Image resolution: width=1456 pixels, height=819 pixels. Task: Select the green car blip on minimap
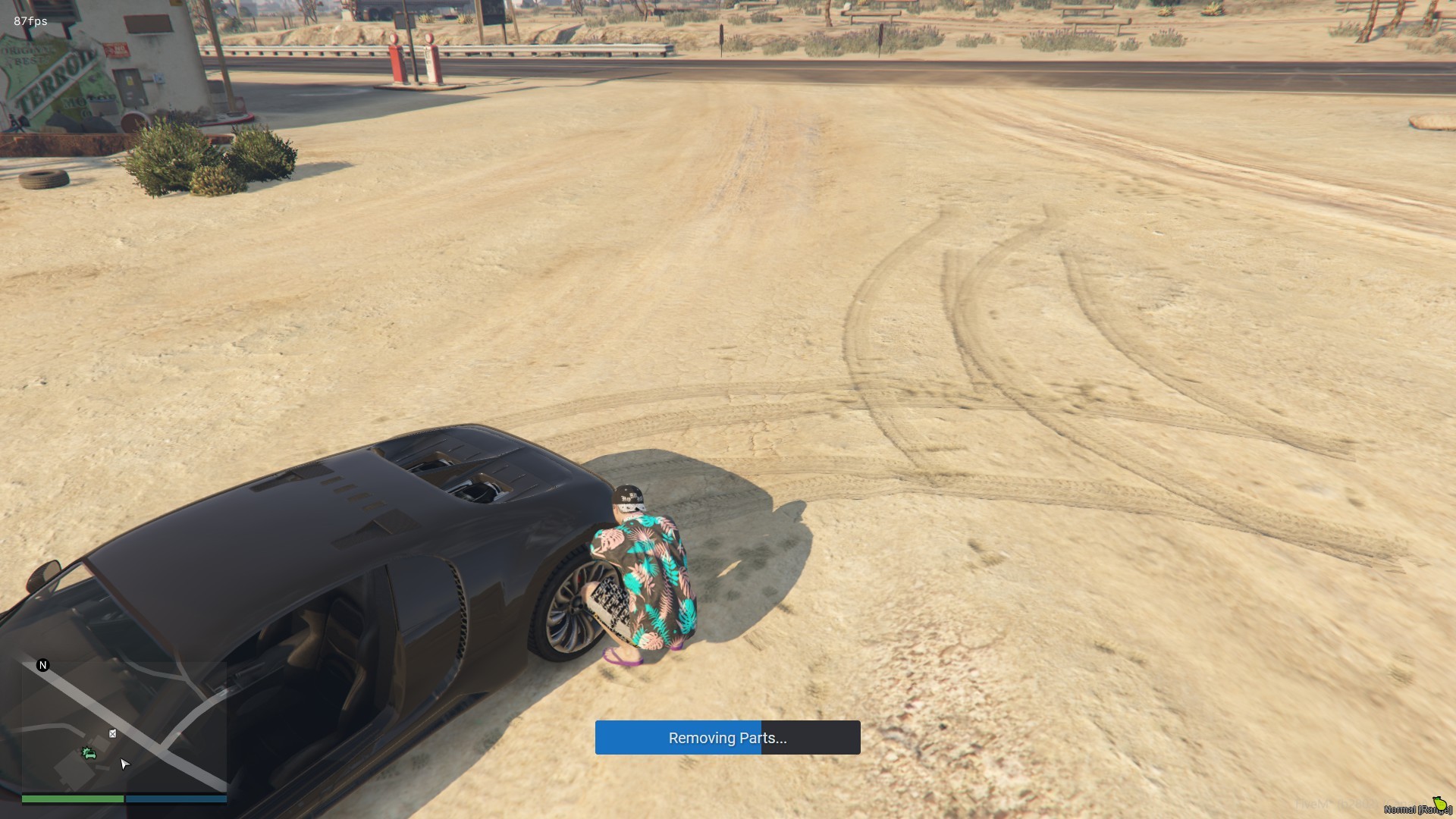[x=89, y=753]
